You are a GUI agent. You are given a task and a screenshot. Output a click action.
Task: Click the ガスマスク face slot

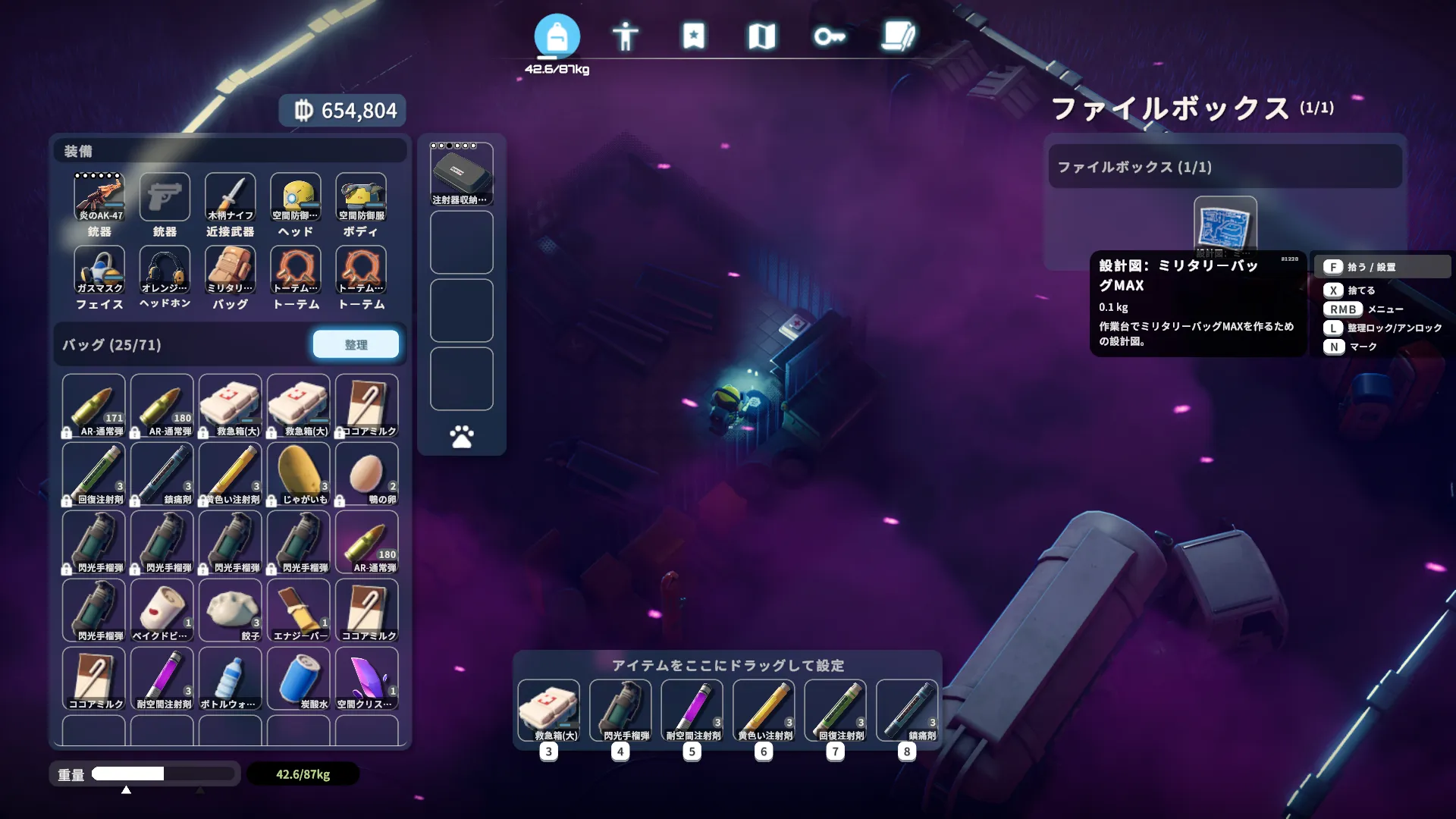click(x=99, y=269)
